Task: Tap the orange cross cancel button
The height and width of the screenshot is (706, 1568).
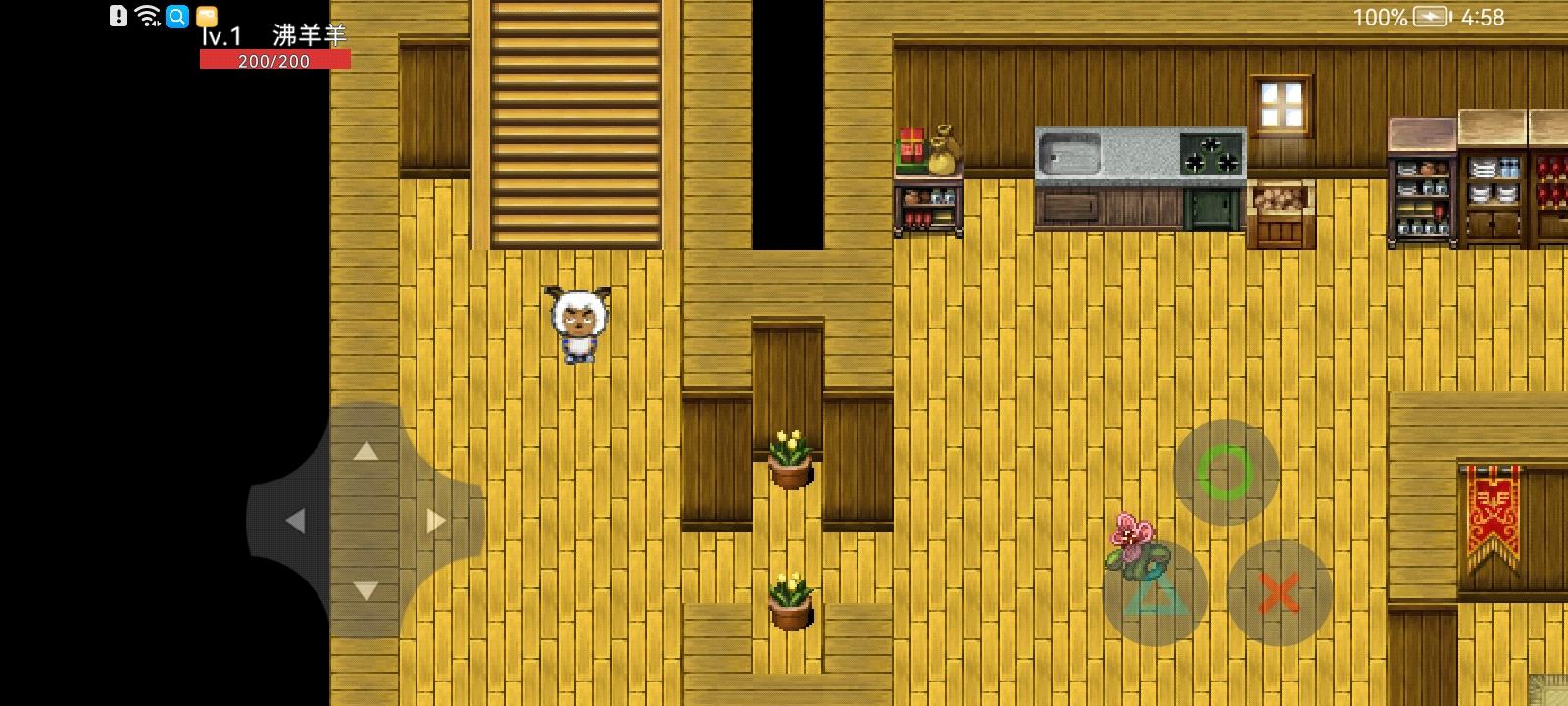Action: click(1279, 593)
